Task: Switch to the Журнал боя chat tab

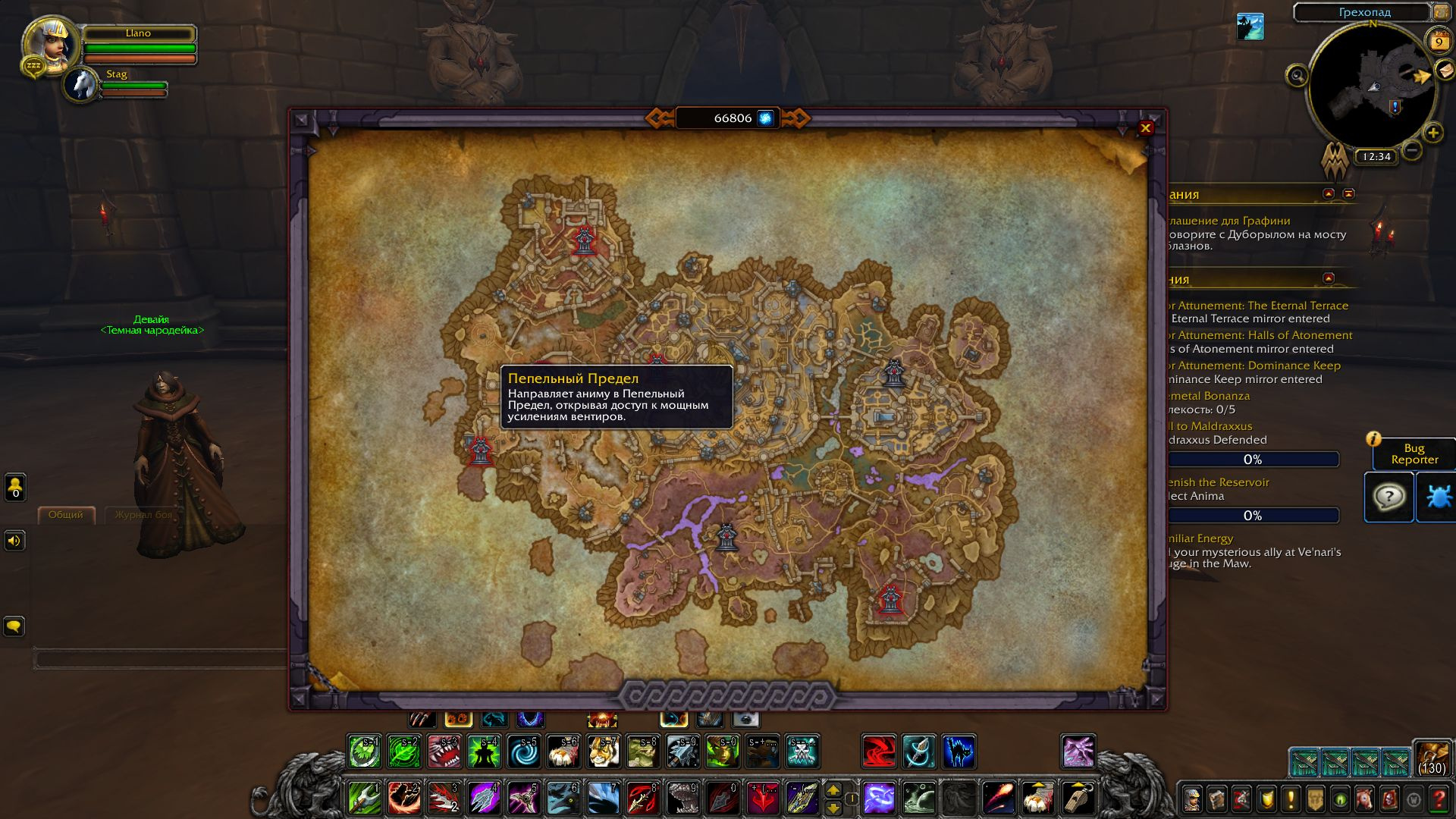Action: (x=142, y=513)
